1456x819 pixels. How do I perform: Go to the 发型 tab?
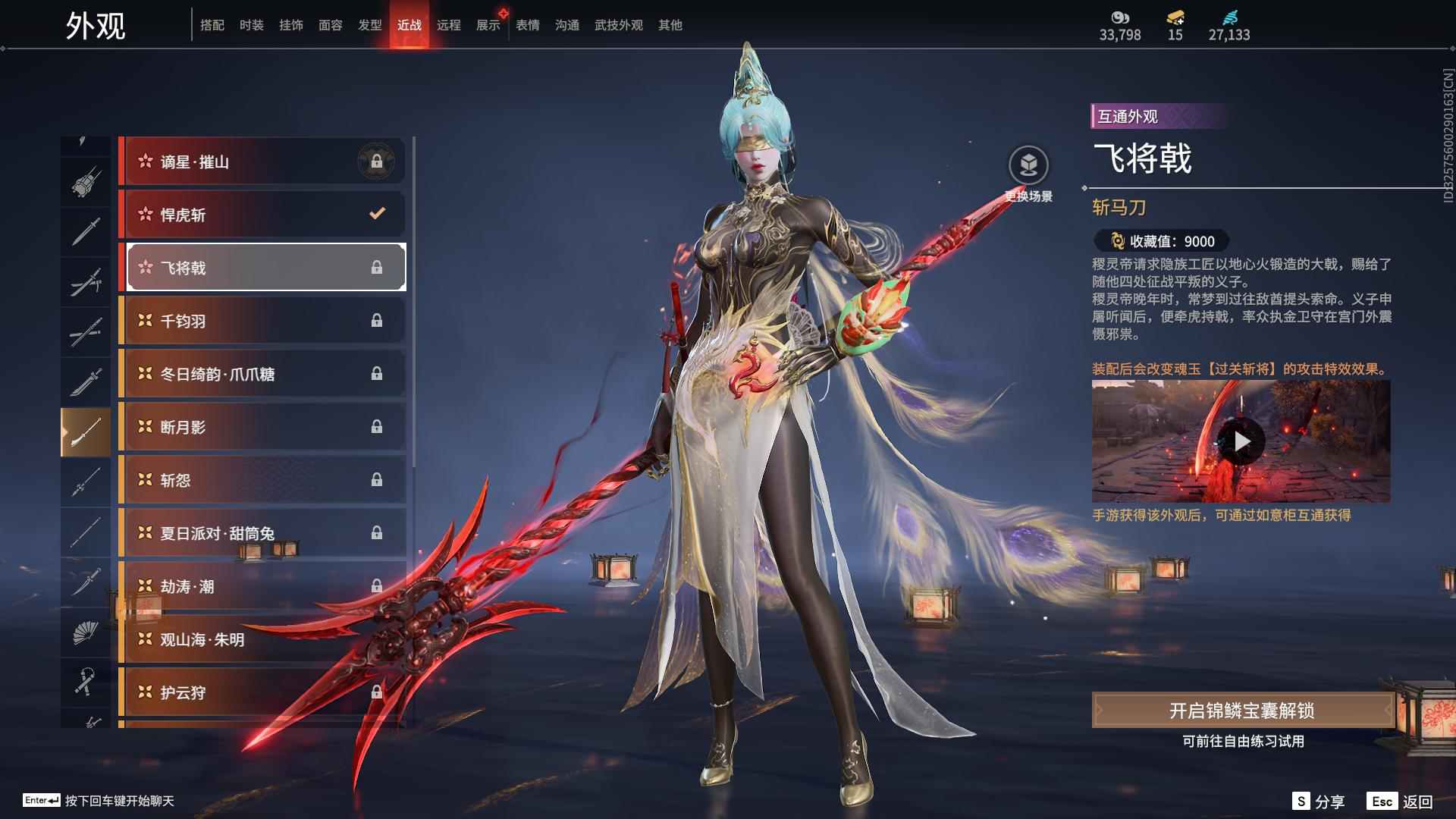(x=369, y=25)
